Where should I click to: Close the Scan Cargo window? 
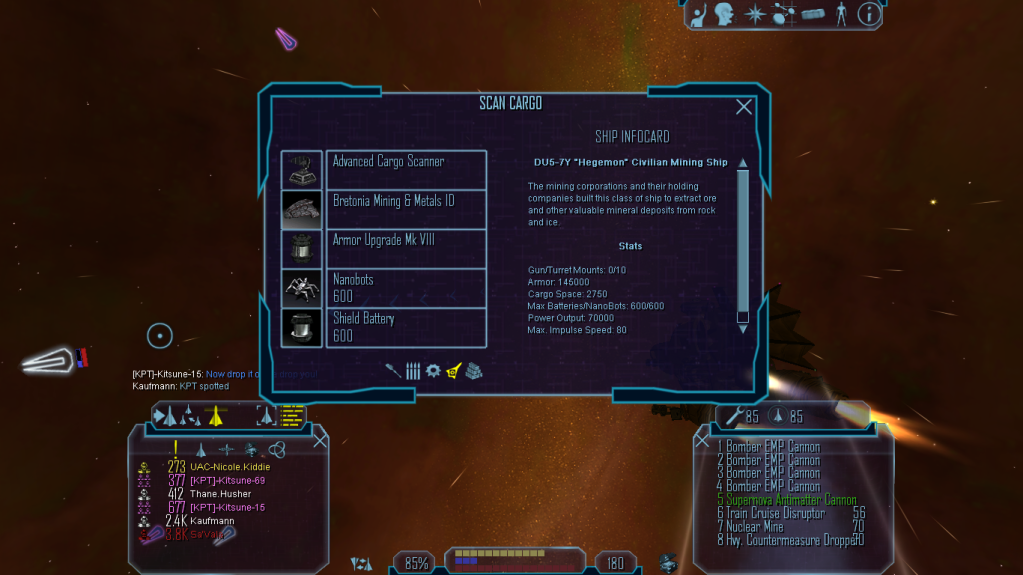click(744, 107)
